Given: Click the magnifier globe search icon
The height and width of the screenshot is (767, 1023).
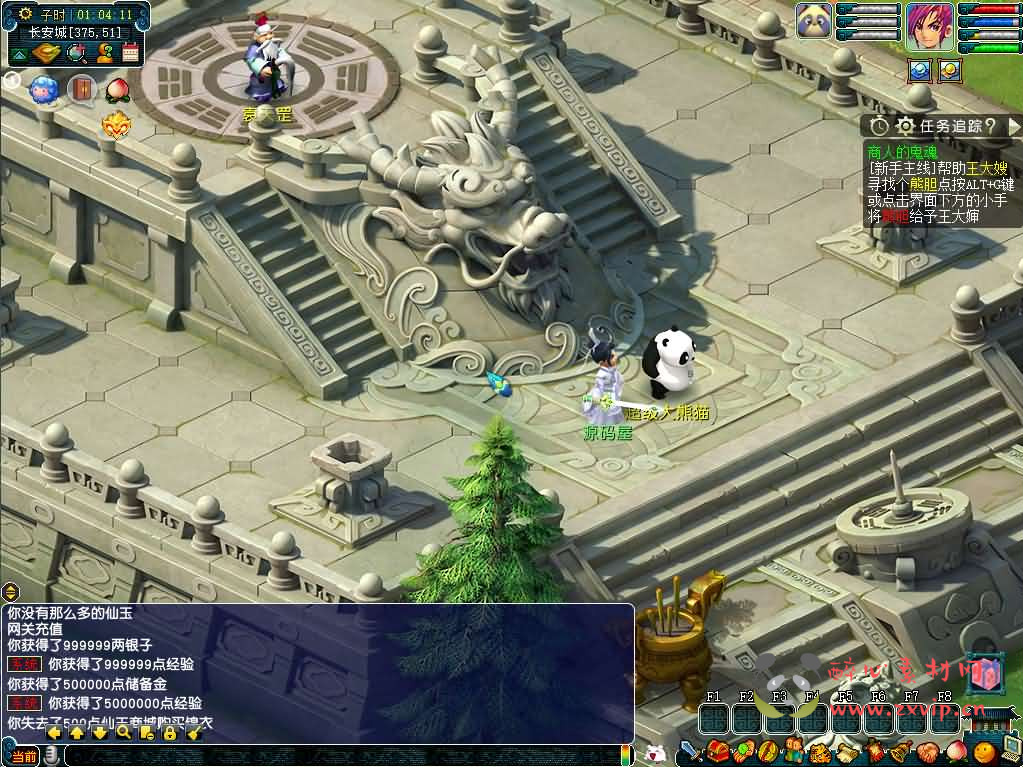Looking at the screenshot, I should coord(76,53).
